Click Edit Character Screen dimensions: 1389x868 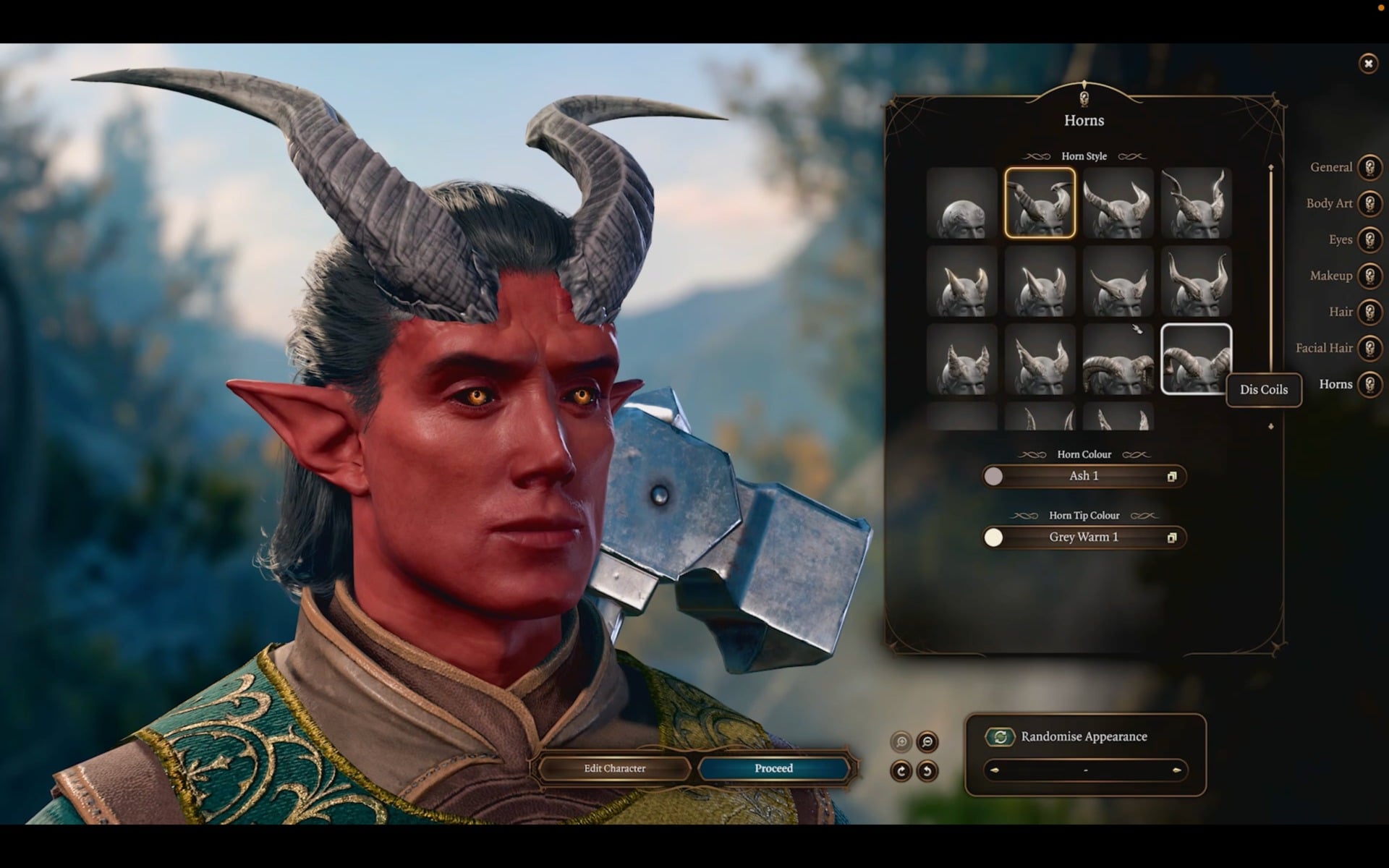coord(613,768)
